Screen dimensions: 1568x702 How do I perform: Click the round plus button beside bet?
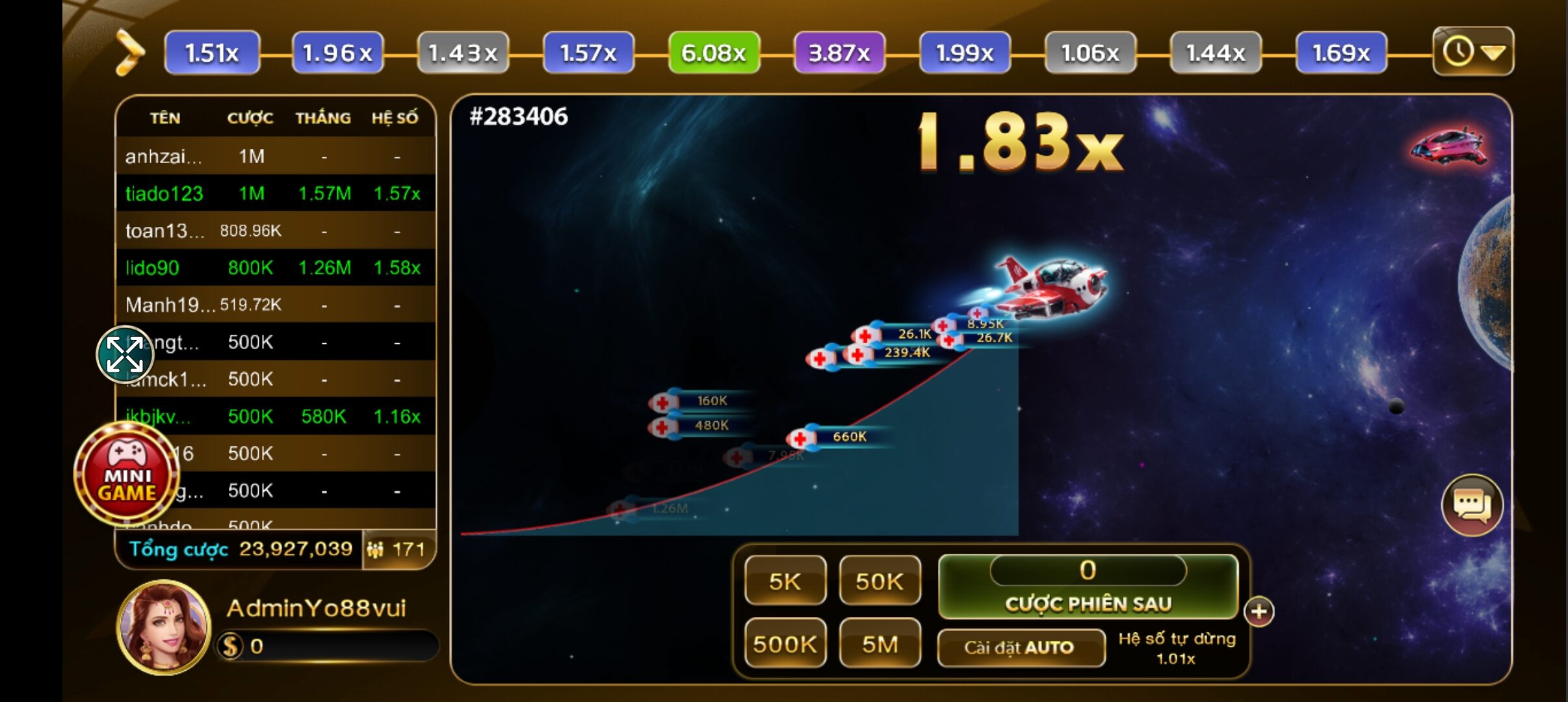point(1259,612)
